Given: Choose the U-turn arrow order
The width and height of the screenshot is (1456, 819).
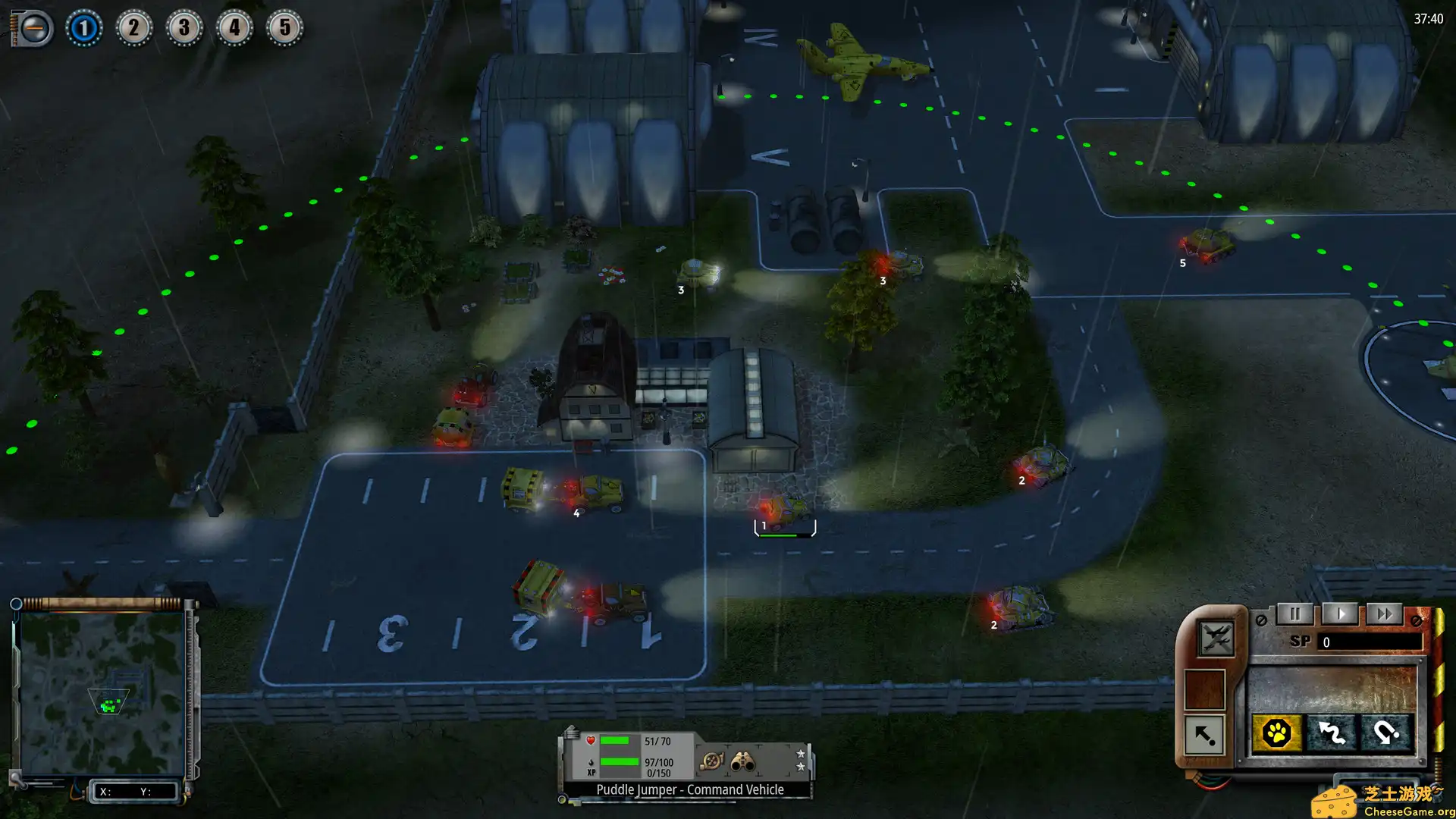Looking at the screenshot, I should (x=1386, y=733).
